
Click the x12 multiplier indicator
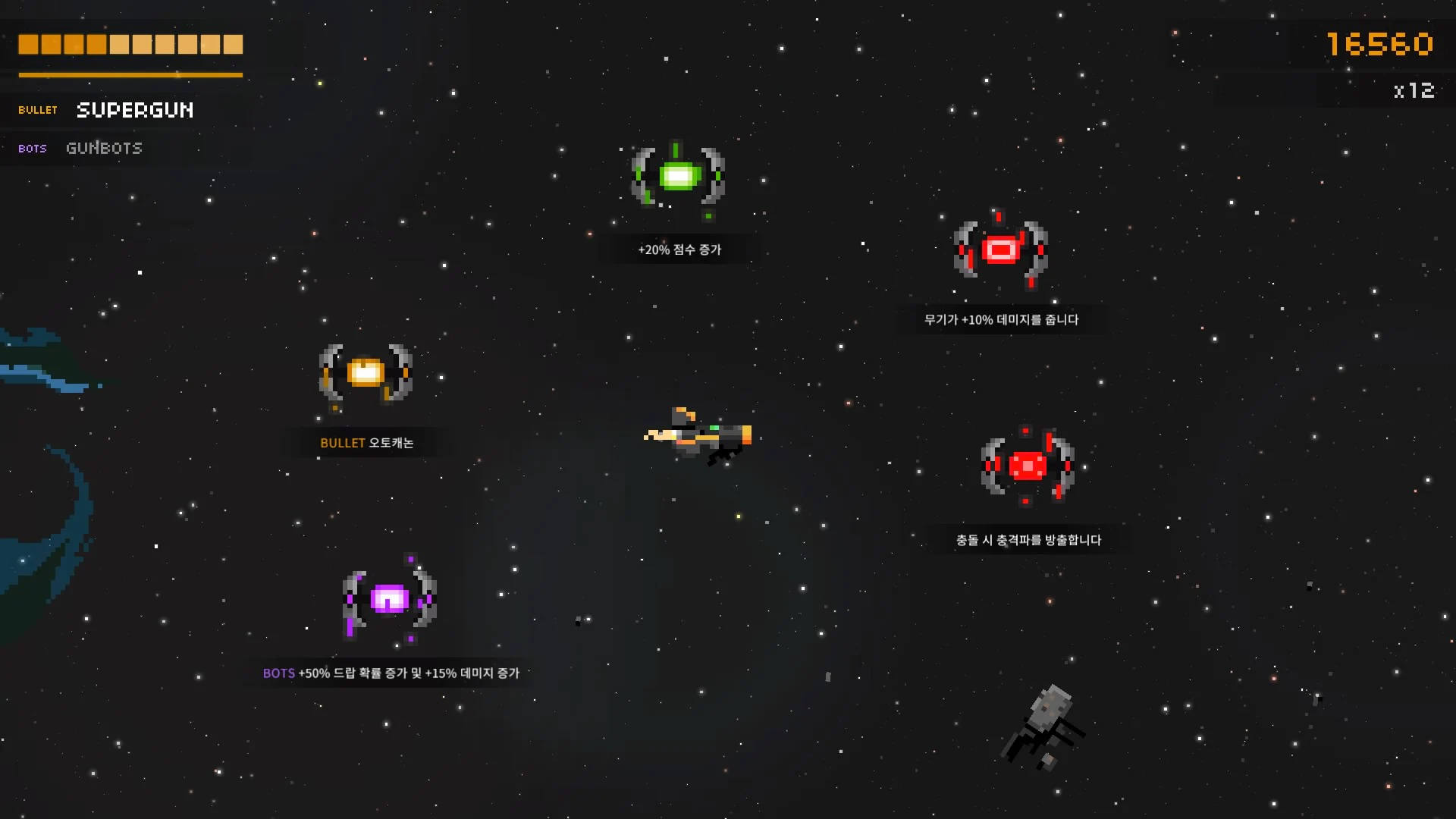[x=1413, y=91]
